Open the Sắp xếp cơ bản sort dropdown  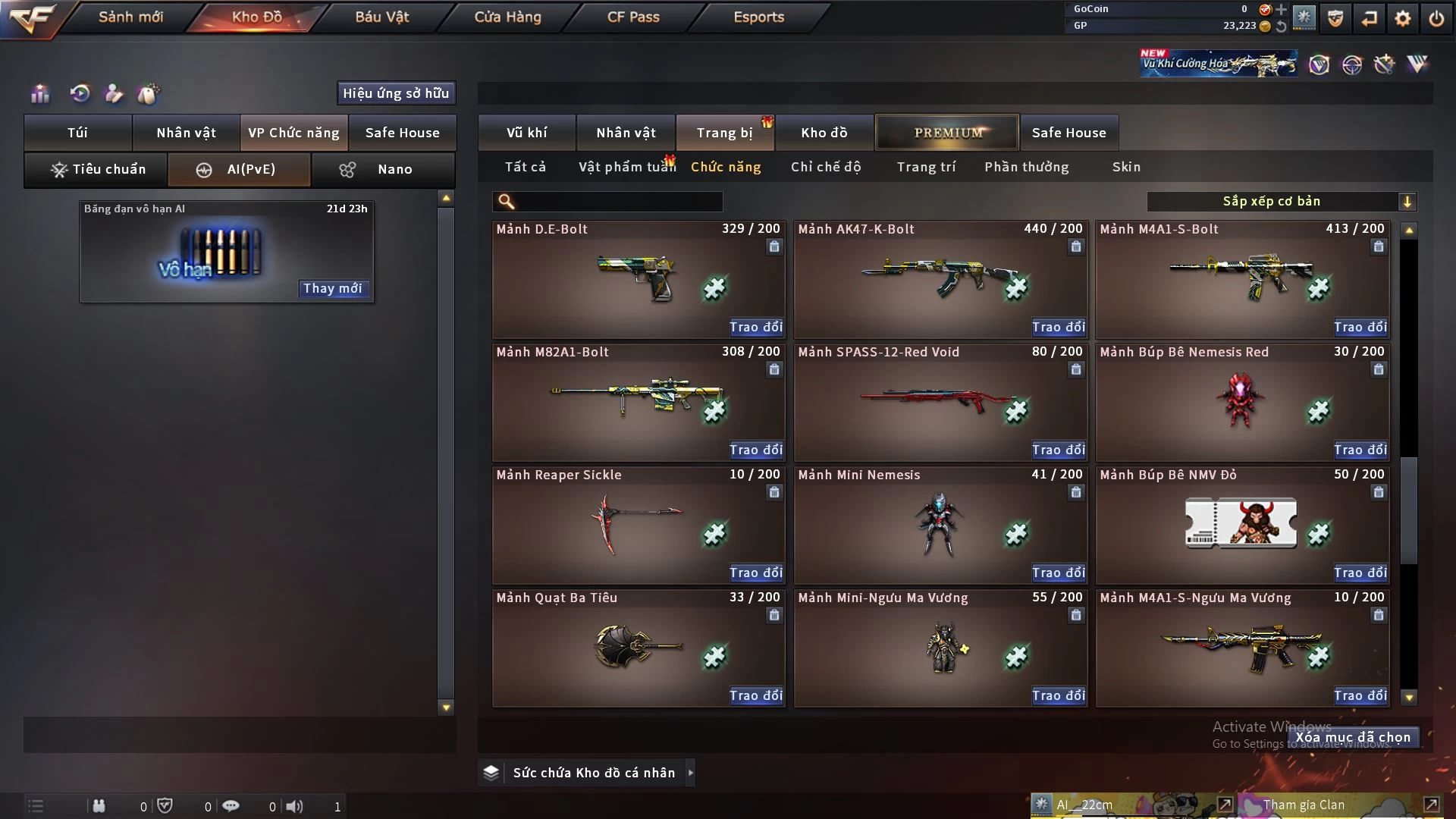coord(1281,201)
